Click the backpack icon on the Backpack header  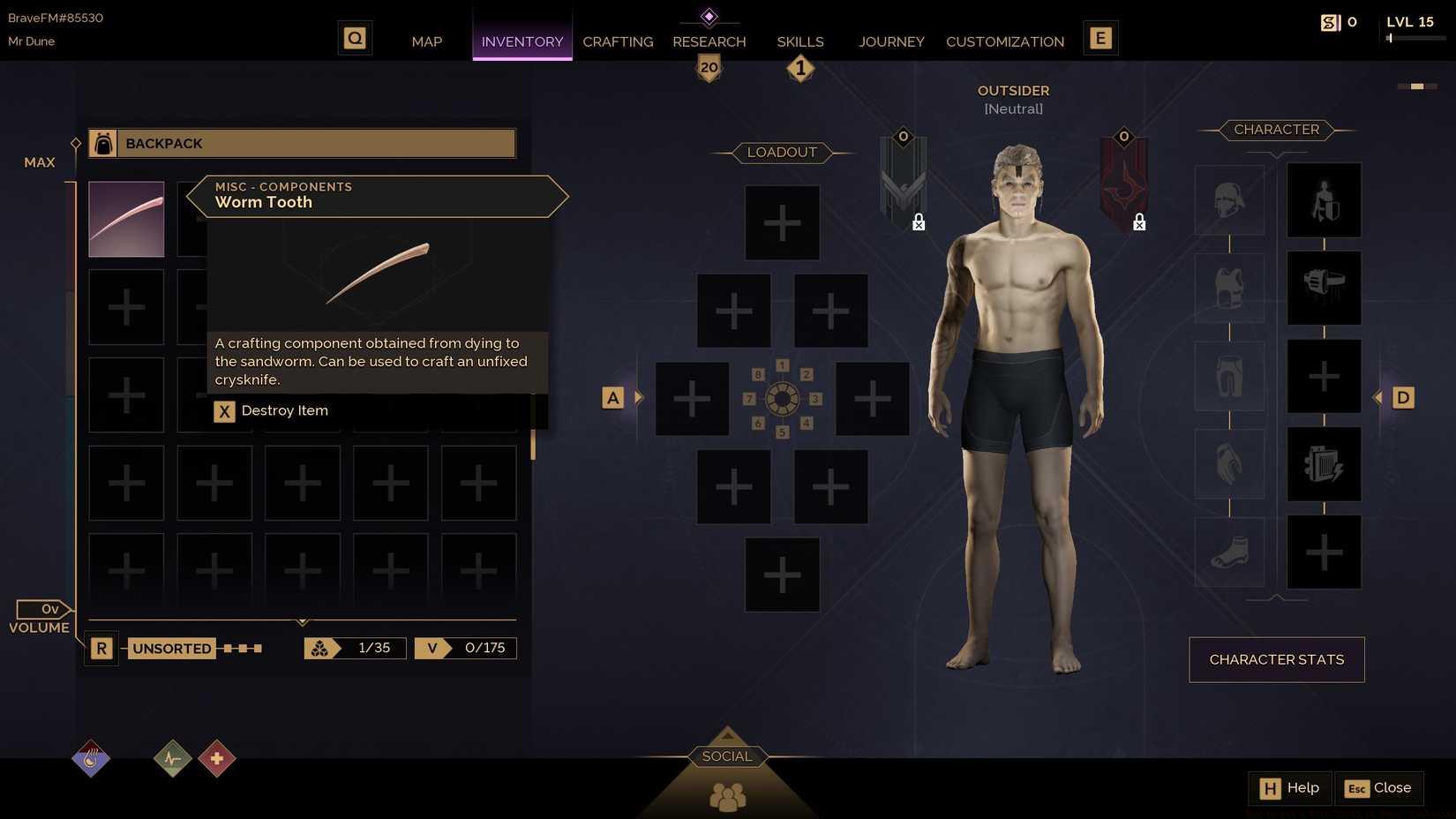(103, 143)
